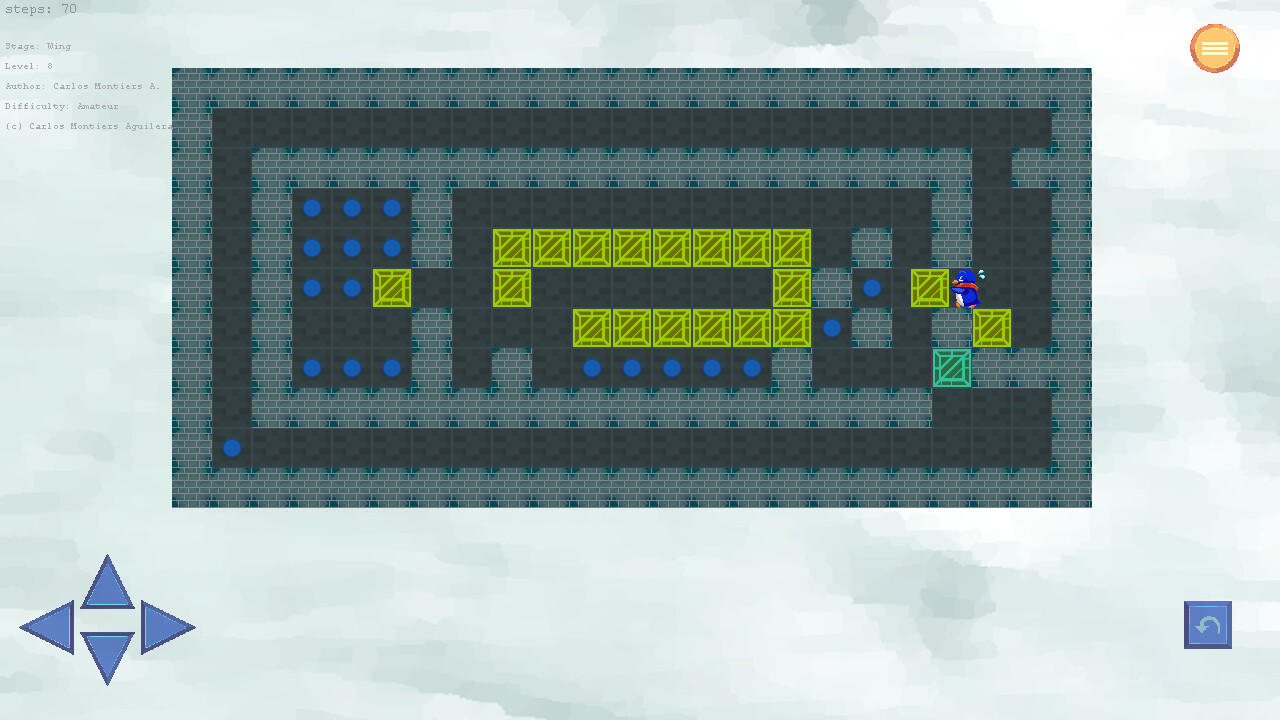
Task: Click the rightmost yellow crate near the wall
Action: click(991, 328)
